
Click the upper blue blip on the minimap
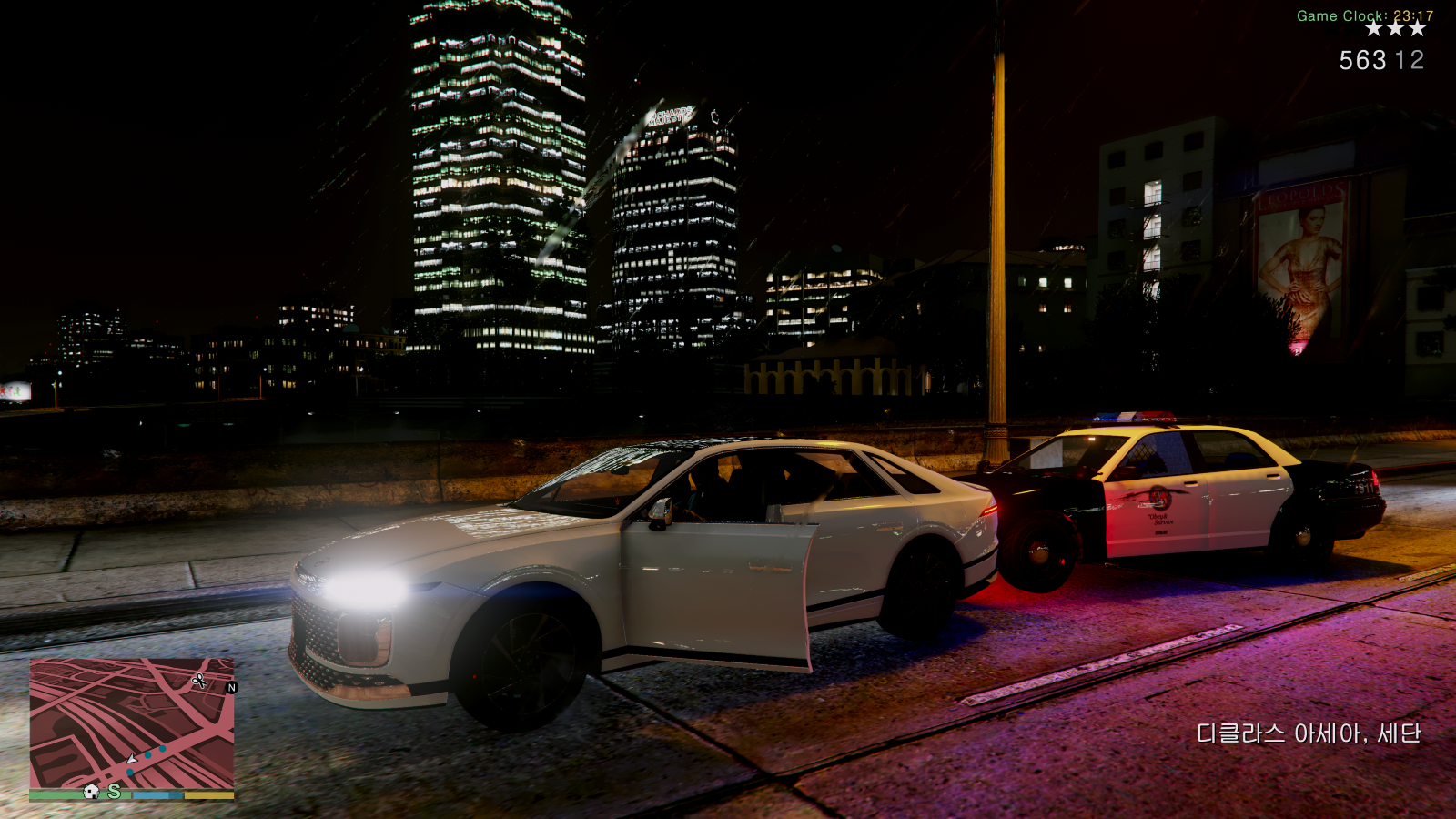tap(163, 749)
